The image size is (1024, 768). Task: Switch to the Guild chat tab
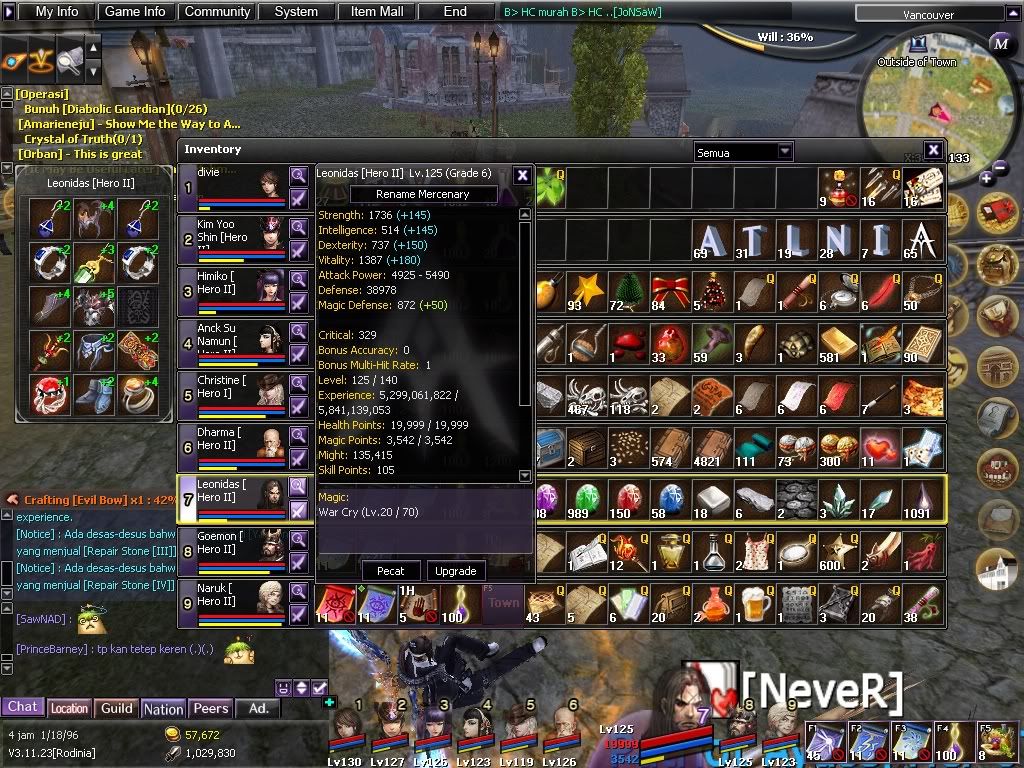pyautogui.click(x=117, y=708)
